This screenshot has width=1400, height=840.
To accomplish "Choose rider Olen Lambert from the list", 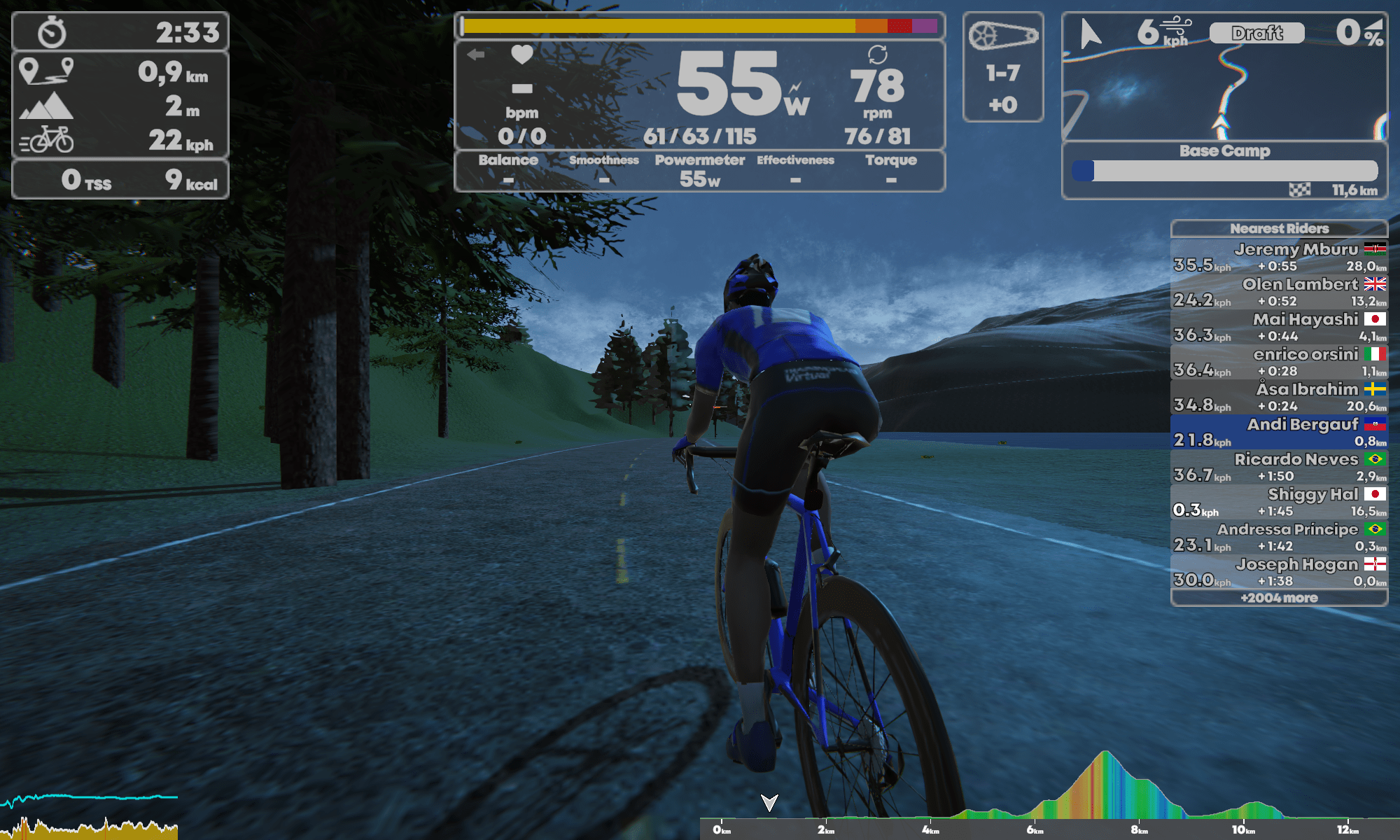I will coord(1279,292).
